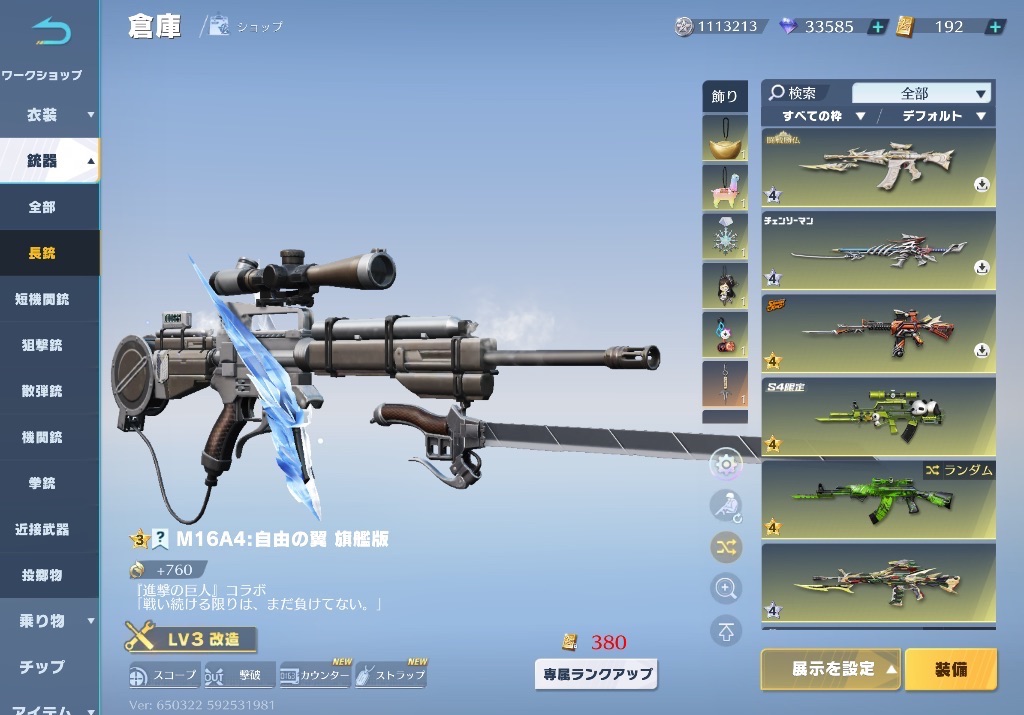
Task: Select the 短機関銃 category
Action: coord(44,299)
